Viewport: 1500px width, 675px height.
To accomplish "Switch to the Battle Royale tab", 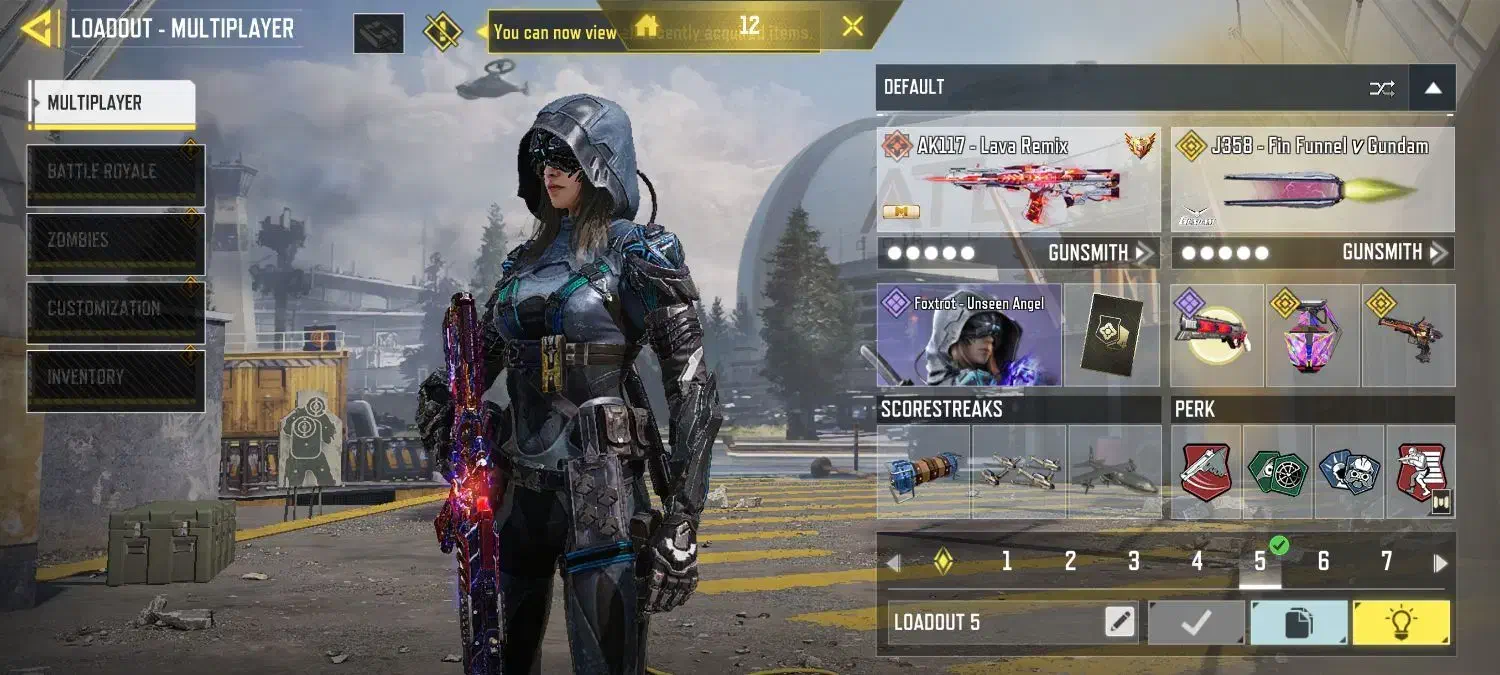I will coord(116,174).
